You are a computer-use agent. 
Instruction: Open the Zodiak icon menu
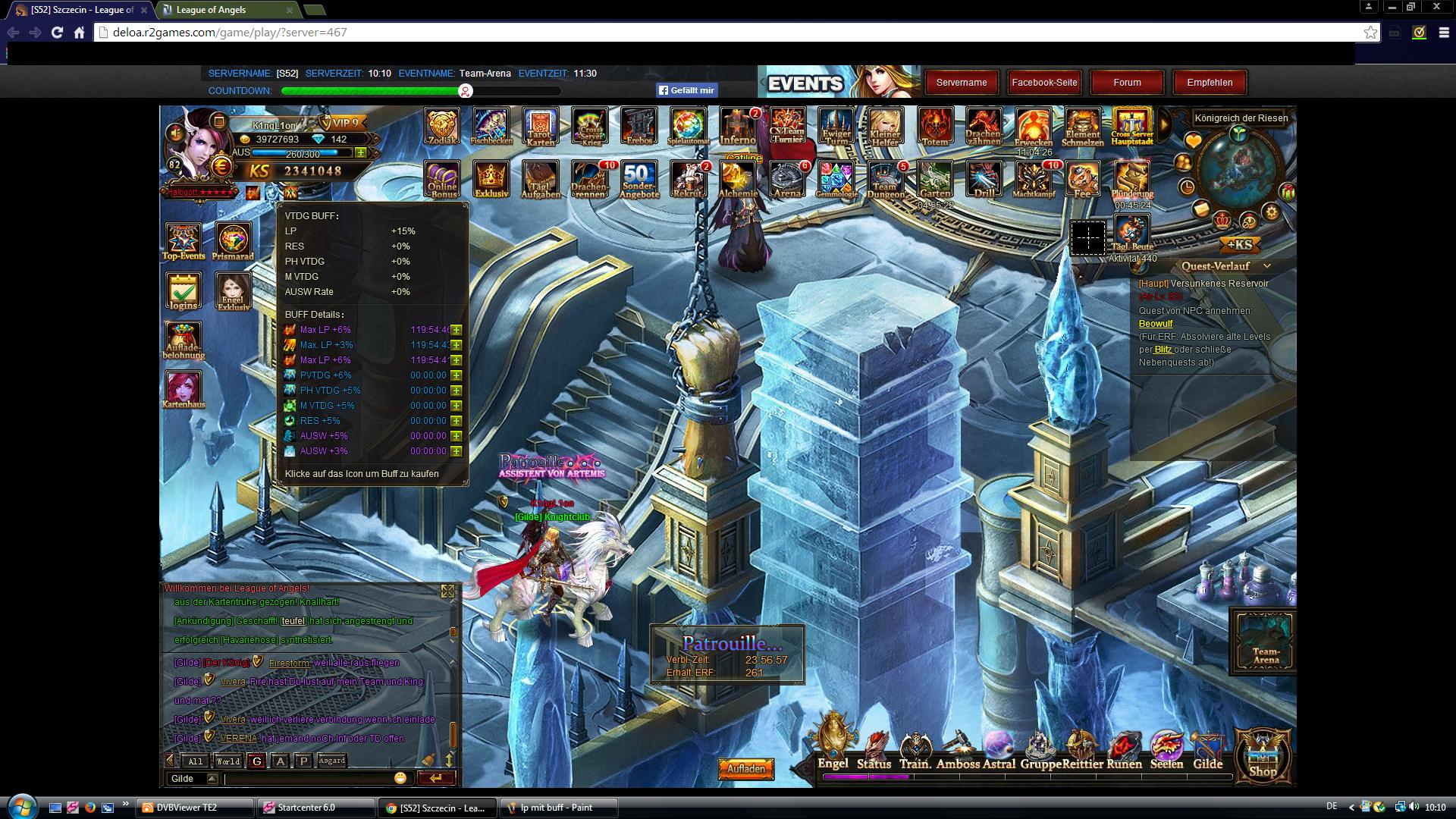pyautogui.click(x=442, y=126)
